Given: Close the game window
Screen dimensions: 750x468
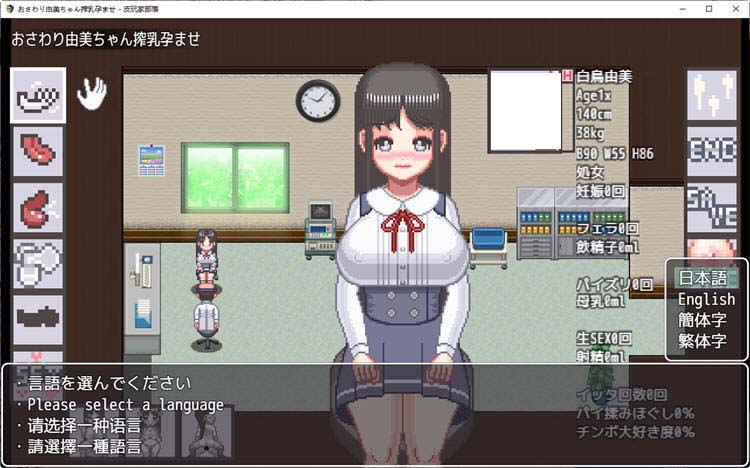Looking at the screenshot, I should pyautogui.click(x=737, y=9).
